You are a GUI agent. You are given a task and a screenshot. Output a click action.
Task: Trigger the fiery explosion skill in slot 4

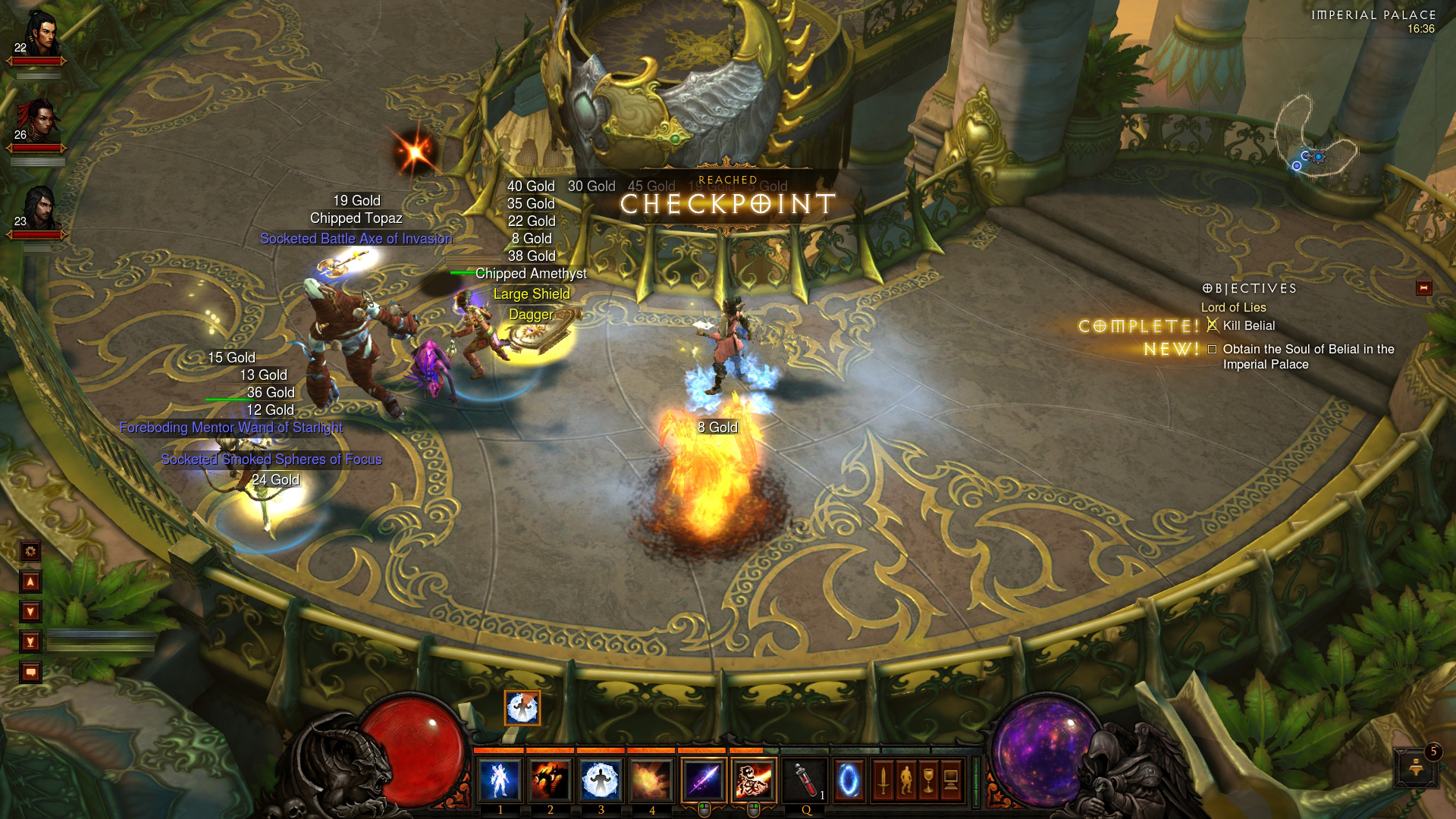click(651, 780)
